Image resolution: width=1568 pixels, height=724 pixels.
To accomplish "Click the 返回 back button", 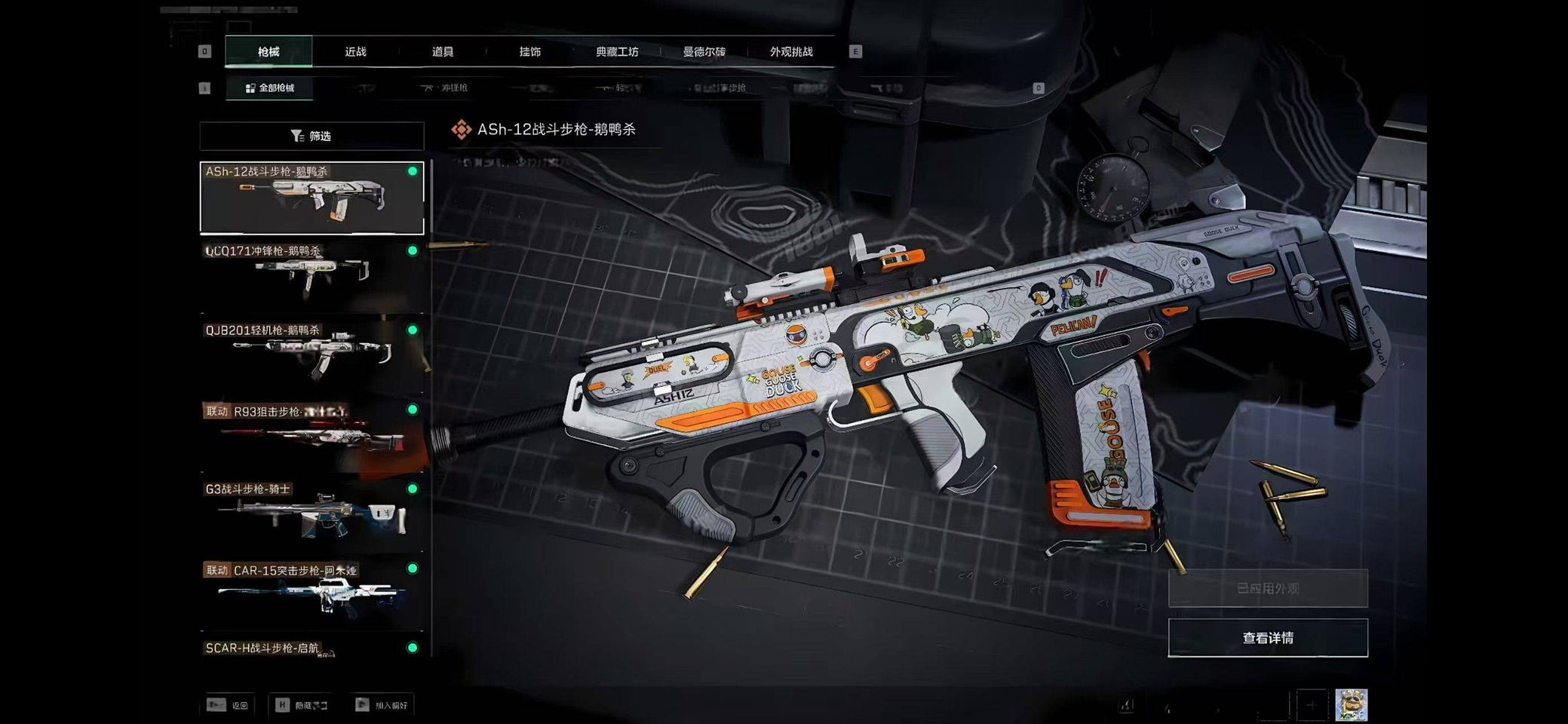I will pyautogui.click(x=229, y=705).
